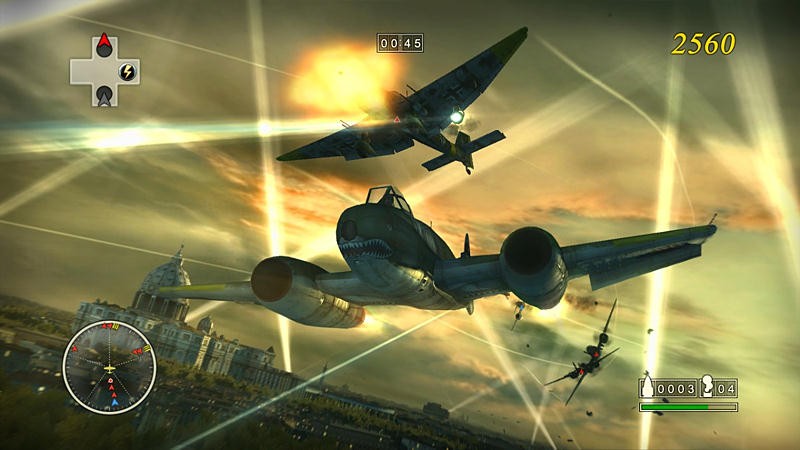Activate the lightning bolt ability icon
The image size is (800, 450).
click(x=127, y=71)
